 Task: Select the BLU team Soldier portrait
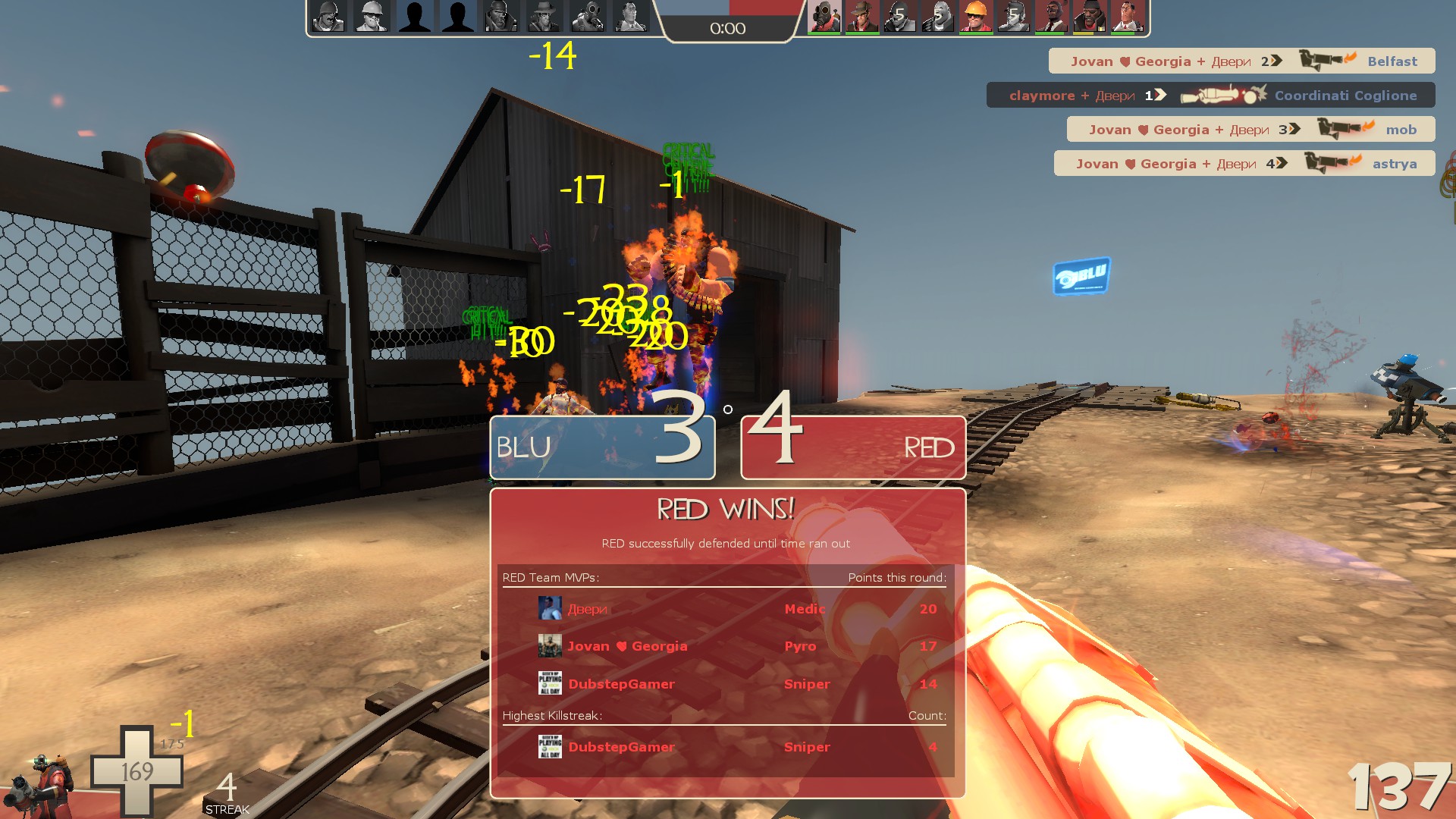328,16
